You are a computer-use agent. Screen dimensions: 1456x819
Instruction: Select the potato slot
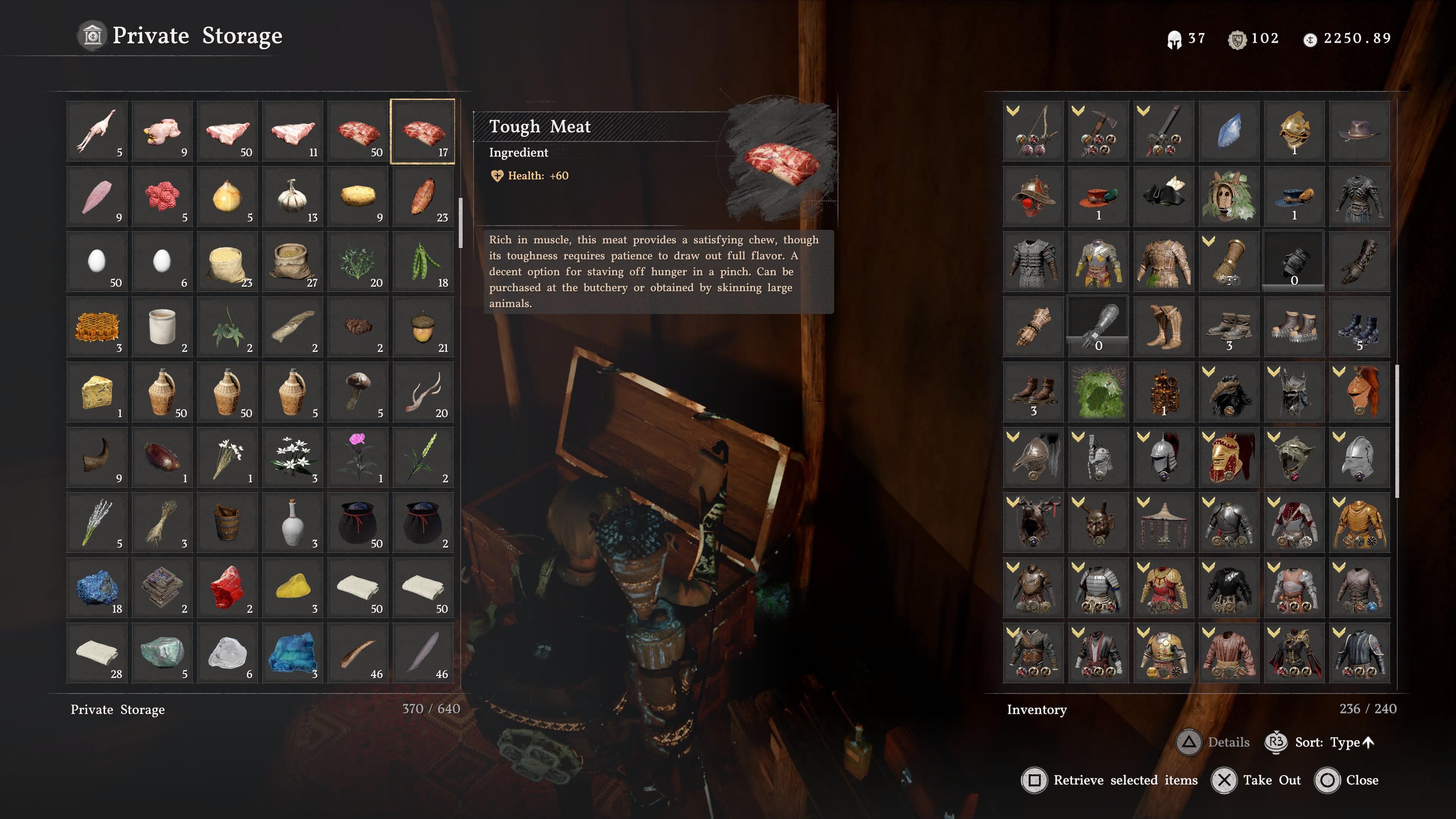(x=358, y=197)
